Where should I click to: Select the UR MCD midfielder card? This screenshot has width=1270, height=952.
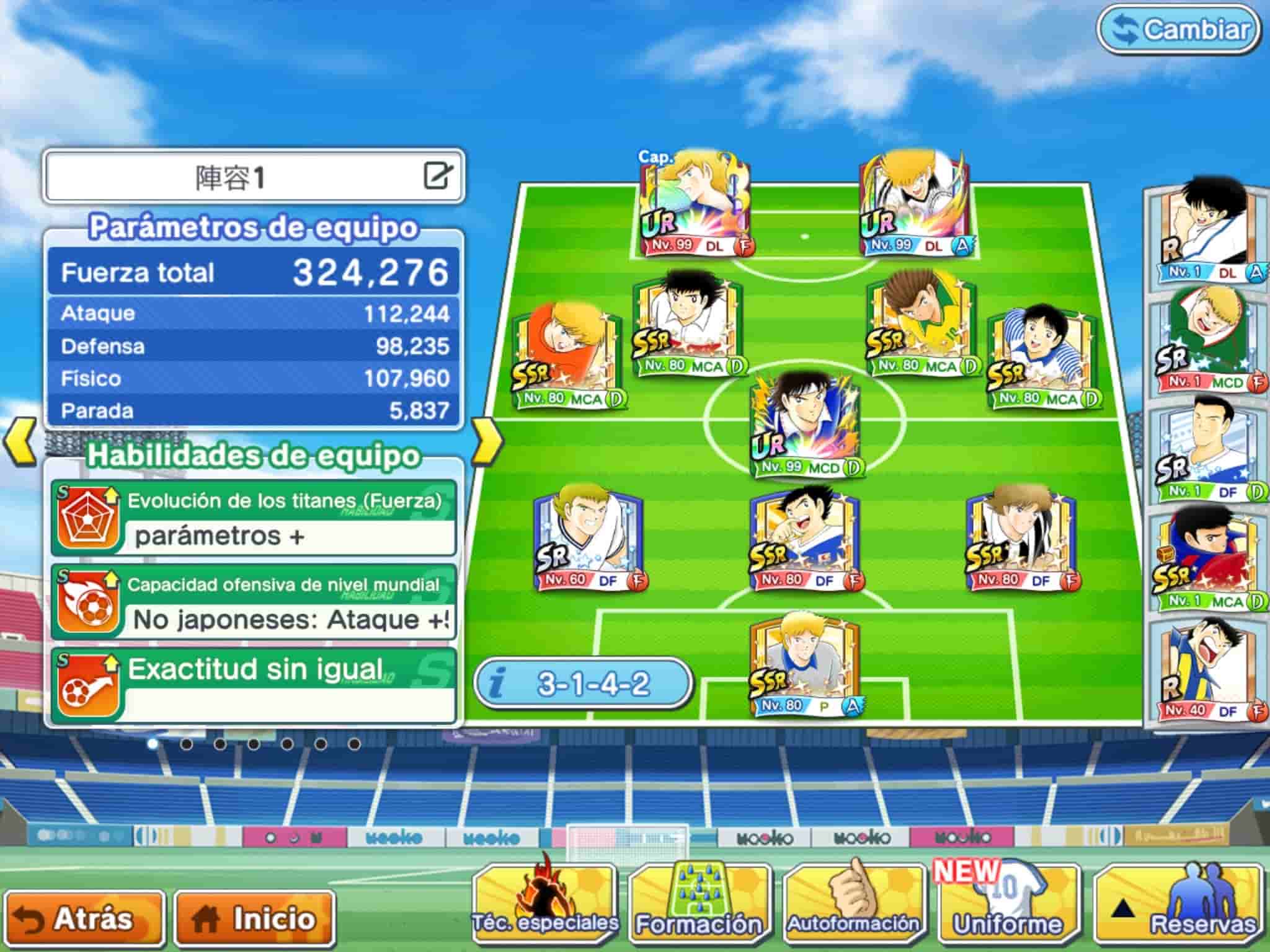point(805,425)
